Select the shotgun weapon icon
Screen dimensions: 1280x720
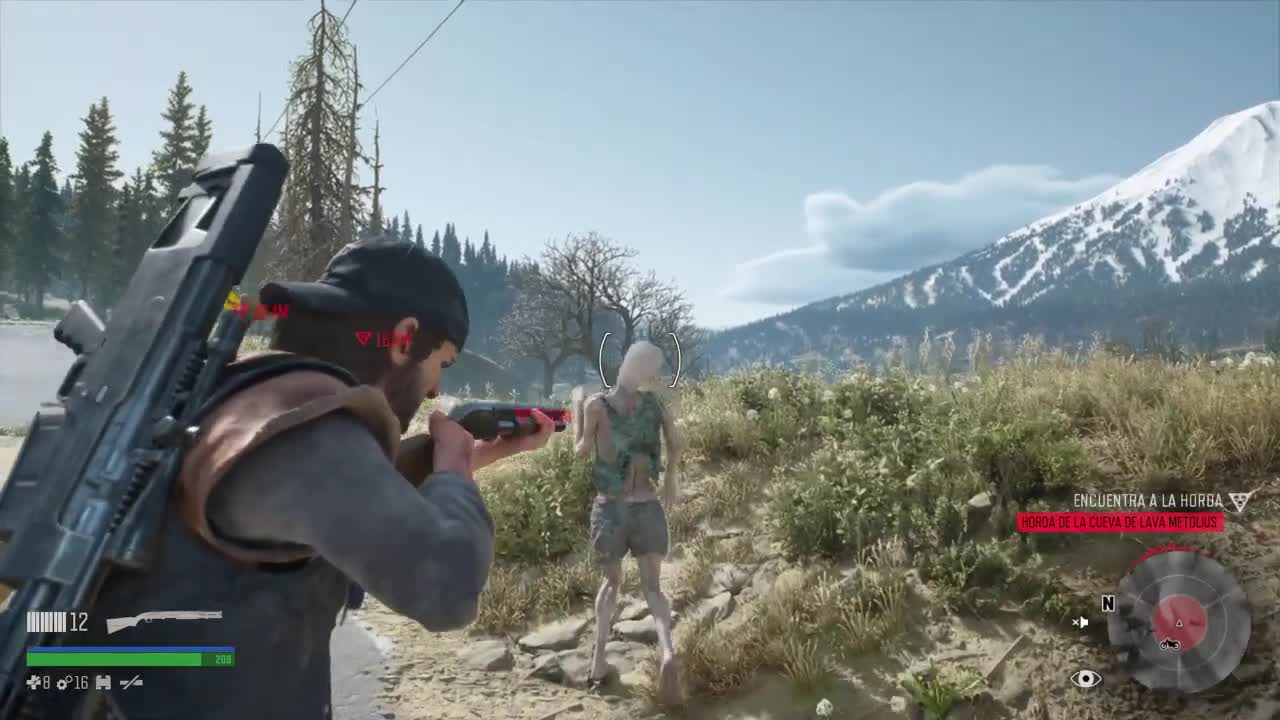(164, 620)
